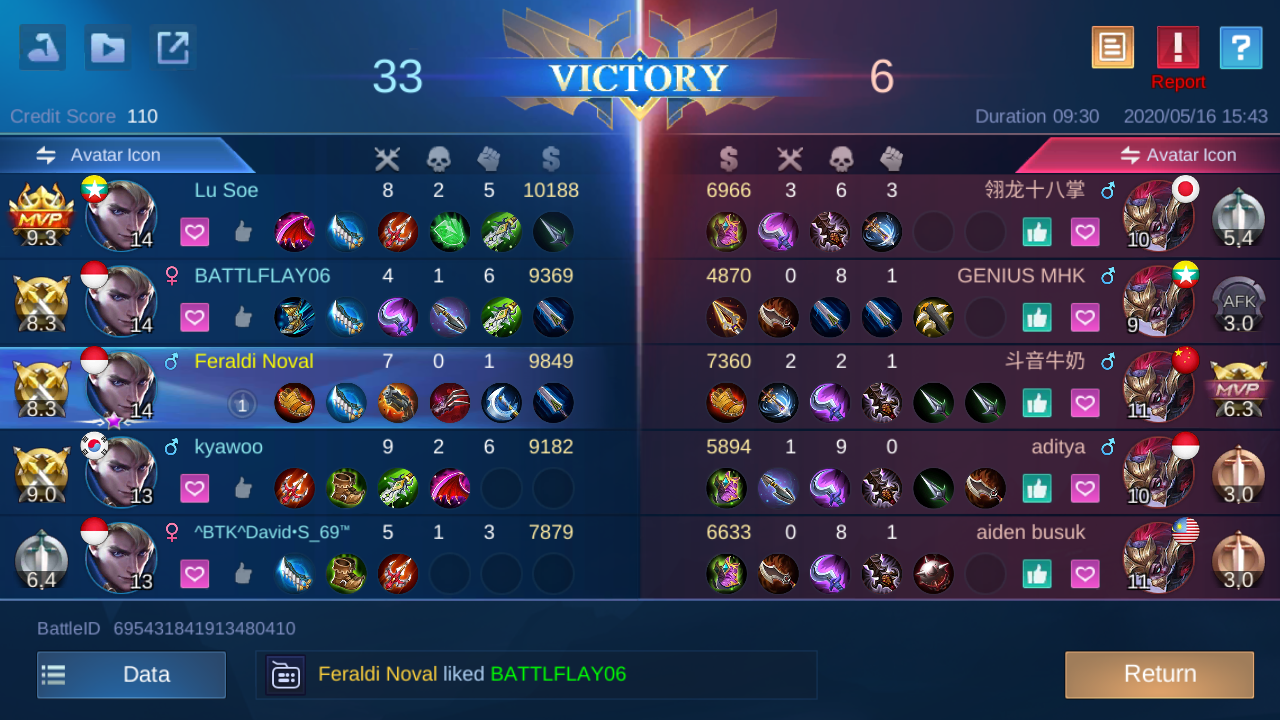This screenshot has width=1280, height=720.
Task: Open the orange battle log list icon
Action: click(x=1112, y=48)
